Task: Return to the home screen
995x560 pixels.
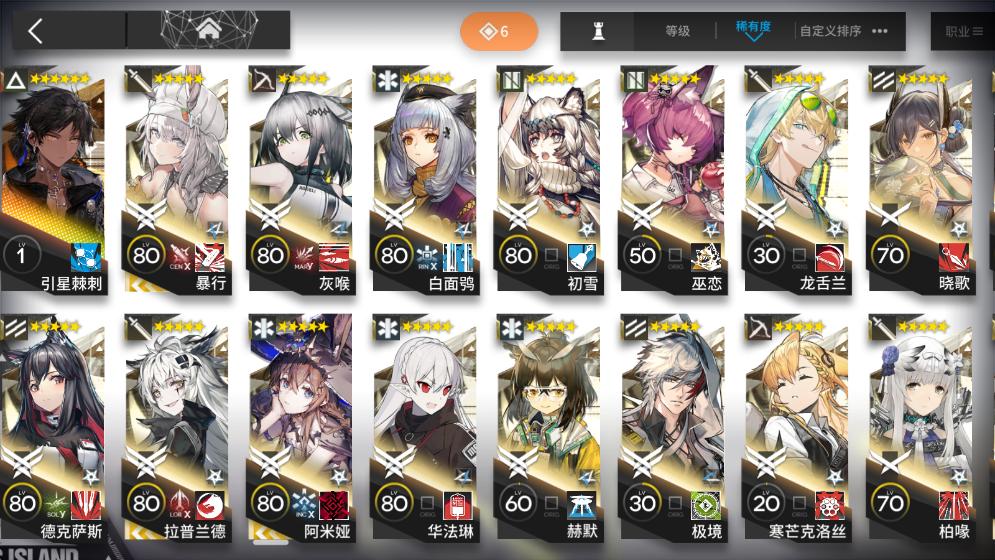Action: coord(208,31)
